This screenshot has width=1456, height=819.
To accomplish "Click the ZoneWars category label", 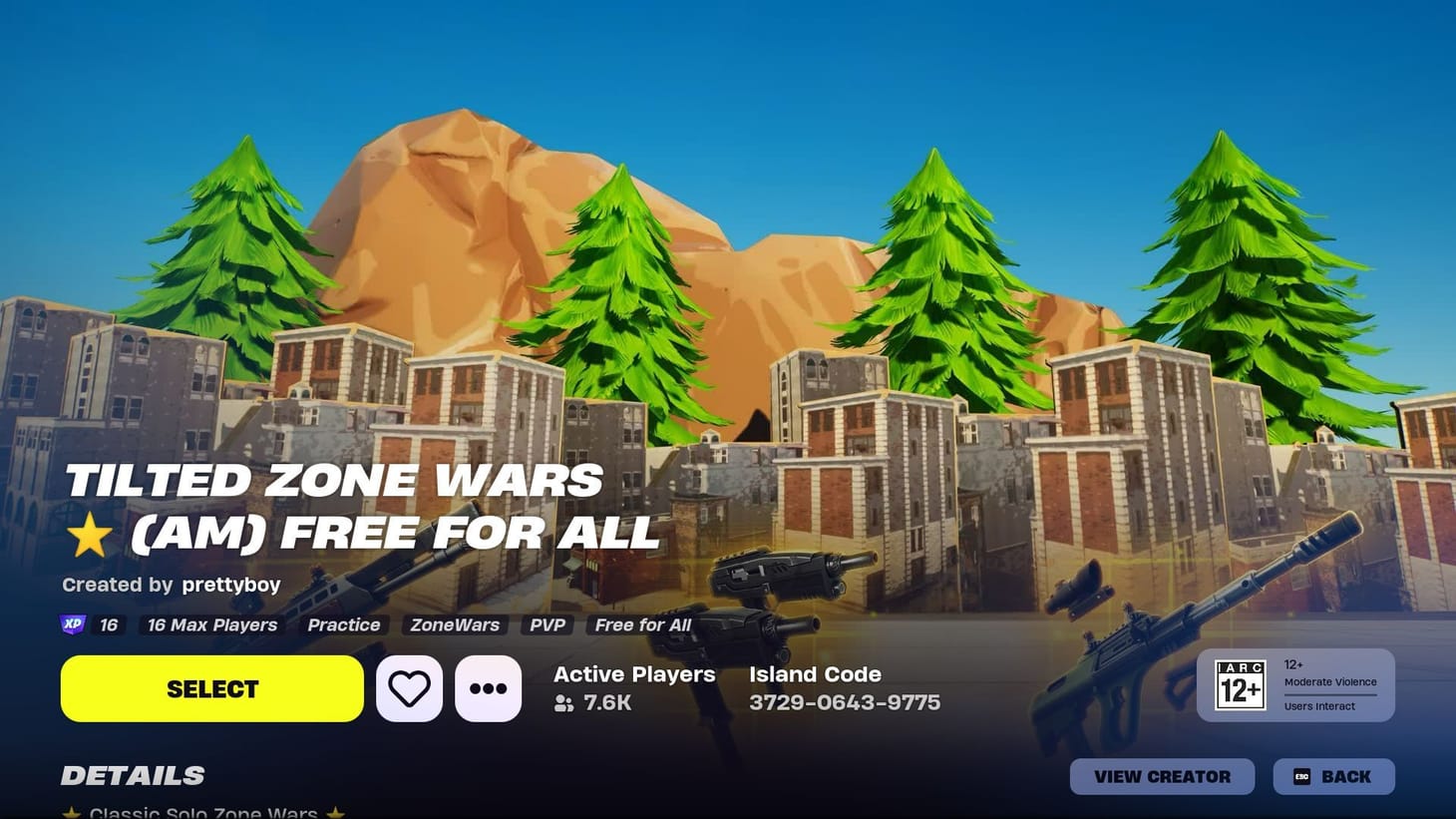I will click(x=455, y=624).
